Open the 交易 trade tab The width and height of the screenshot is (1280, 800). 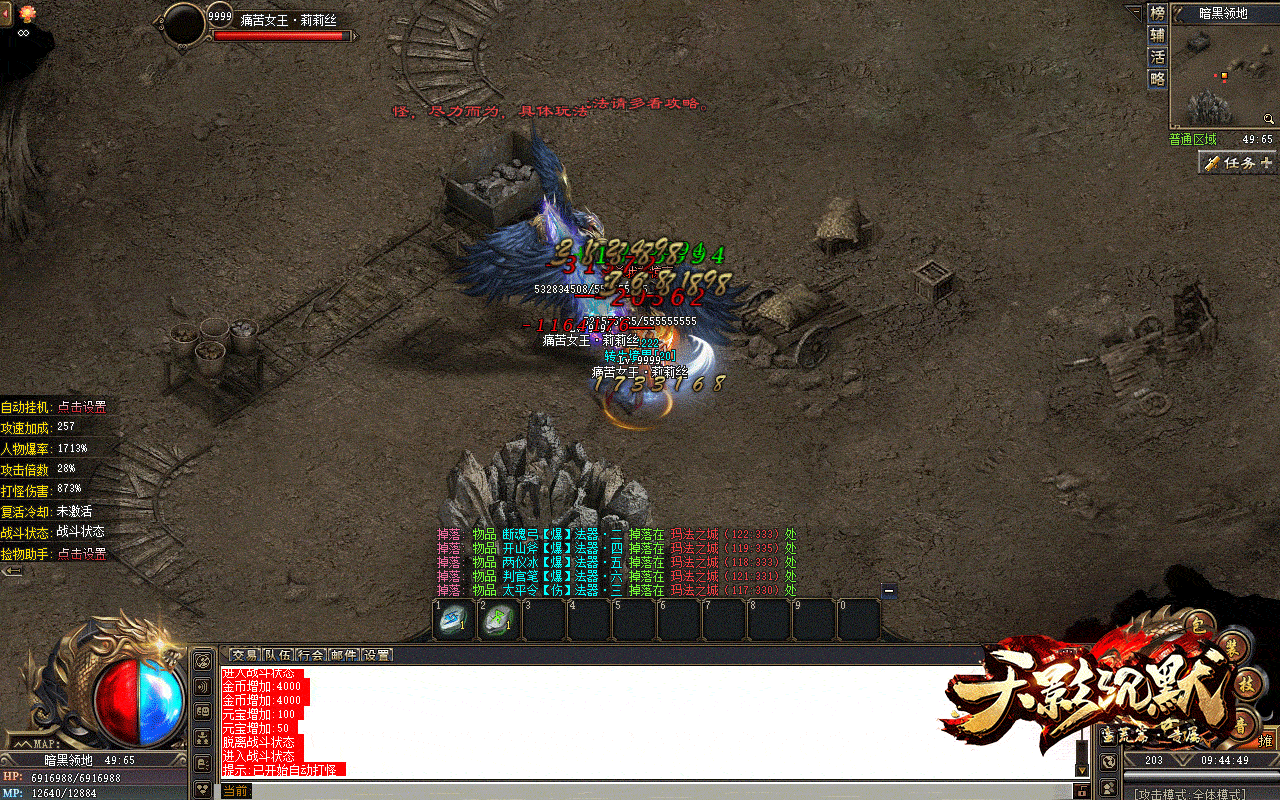coord(245,655)
